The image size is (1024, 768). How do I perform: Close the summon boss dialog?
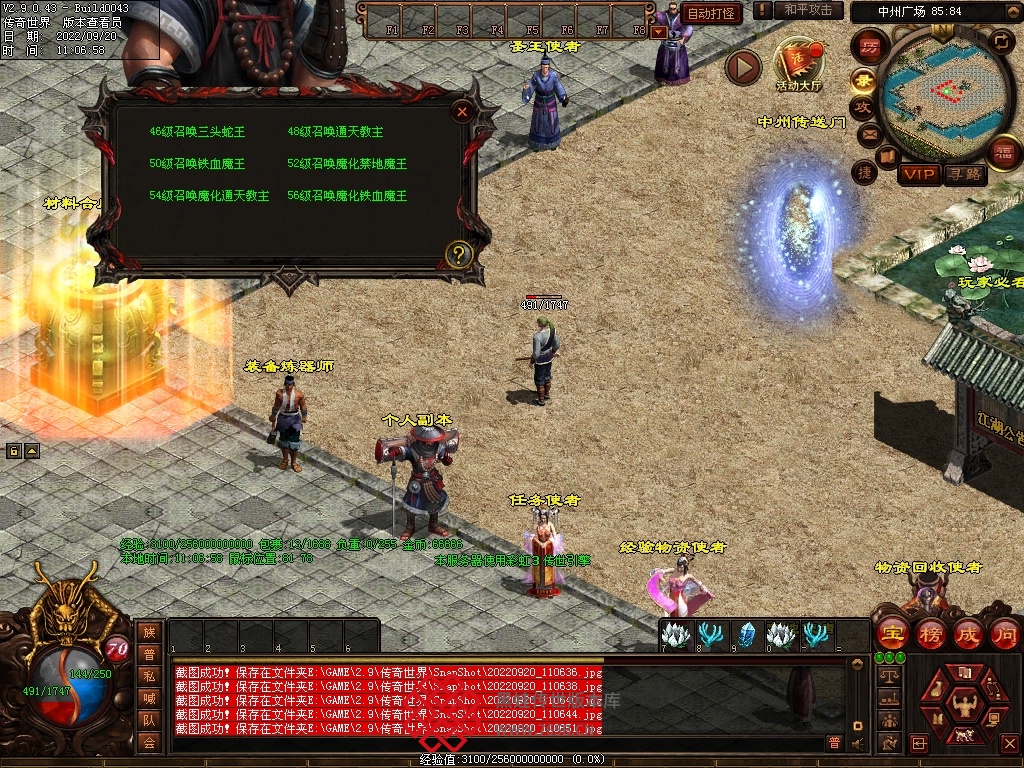(462, 112)
